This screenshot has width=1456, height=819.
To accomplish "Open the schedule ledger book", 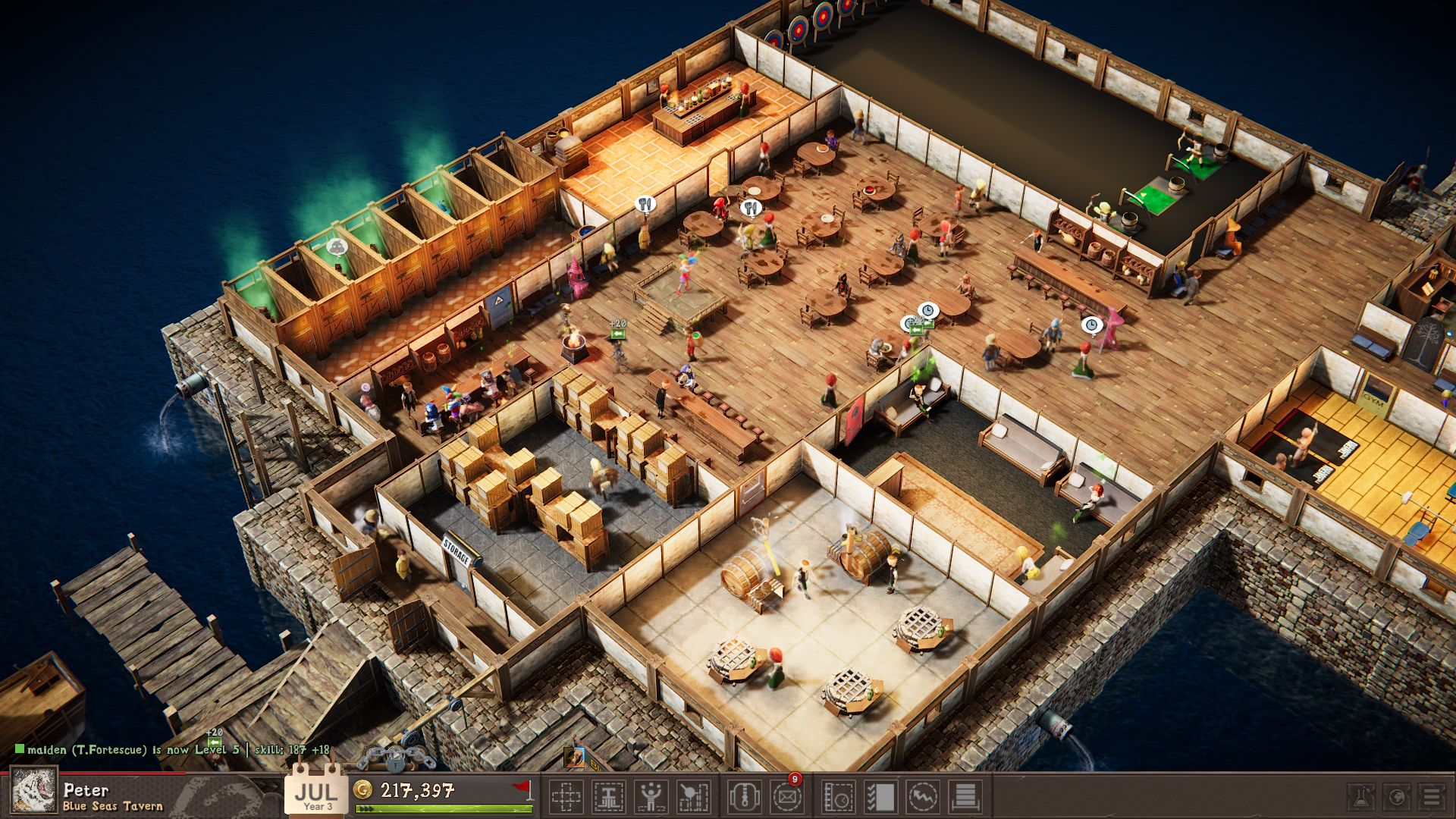I will pyautogui.click(x=839, y=795).
